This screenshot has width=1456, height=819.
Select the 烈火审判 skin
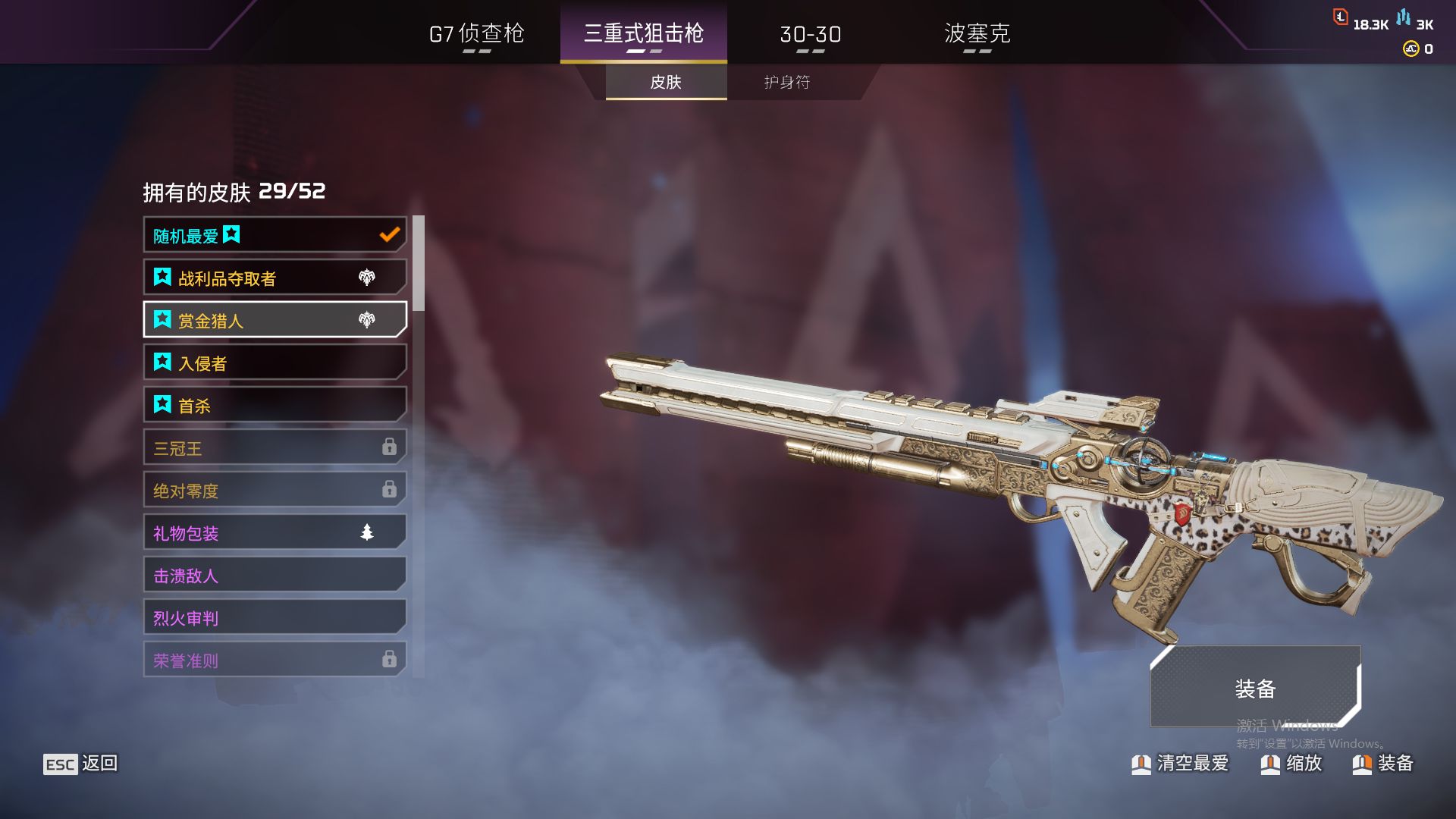275,617
